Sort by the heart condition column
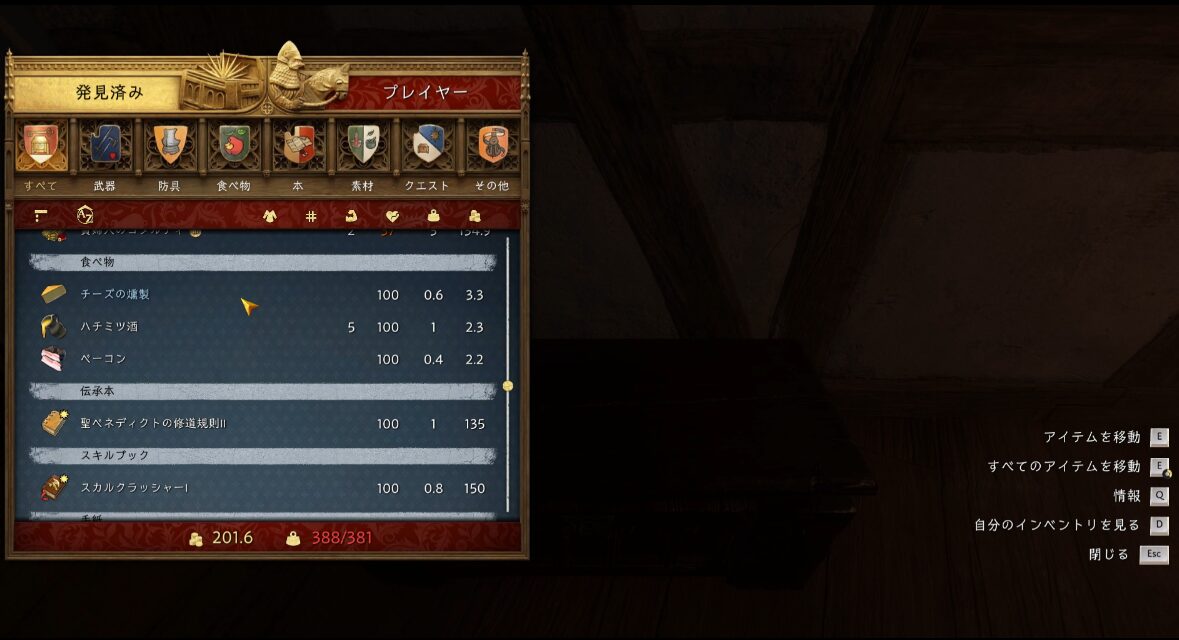The height and width of the screenshot is (640, 1179). tap(392, 216)
